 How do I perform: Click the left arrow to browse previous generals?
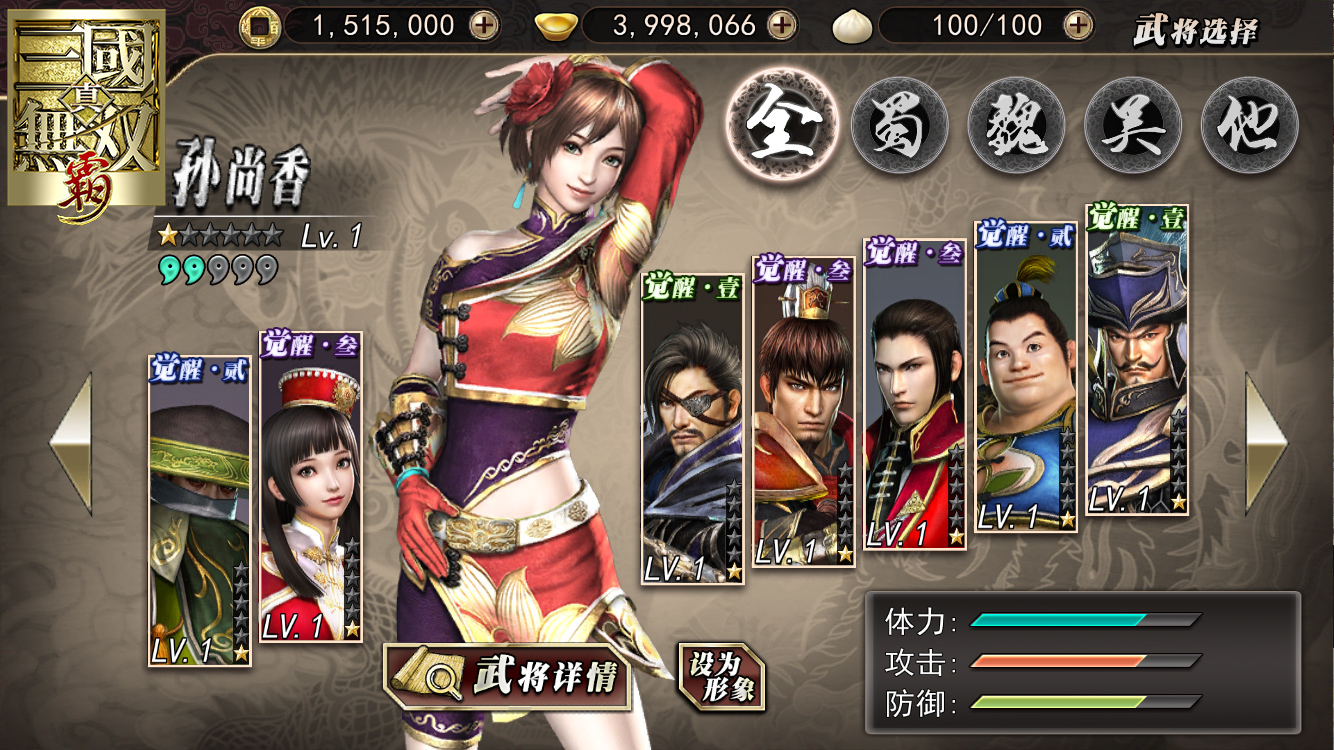click(x=71, y=443)
